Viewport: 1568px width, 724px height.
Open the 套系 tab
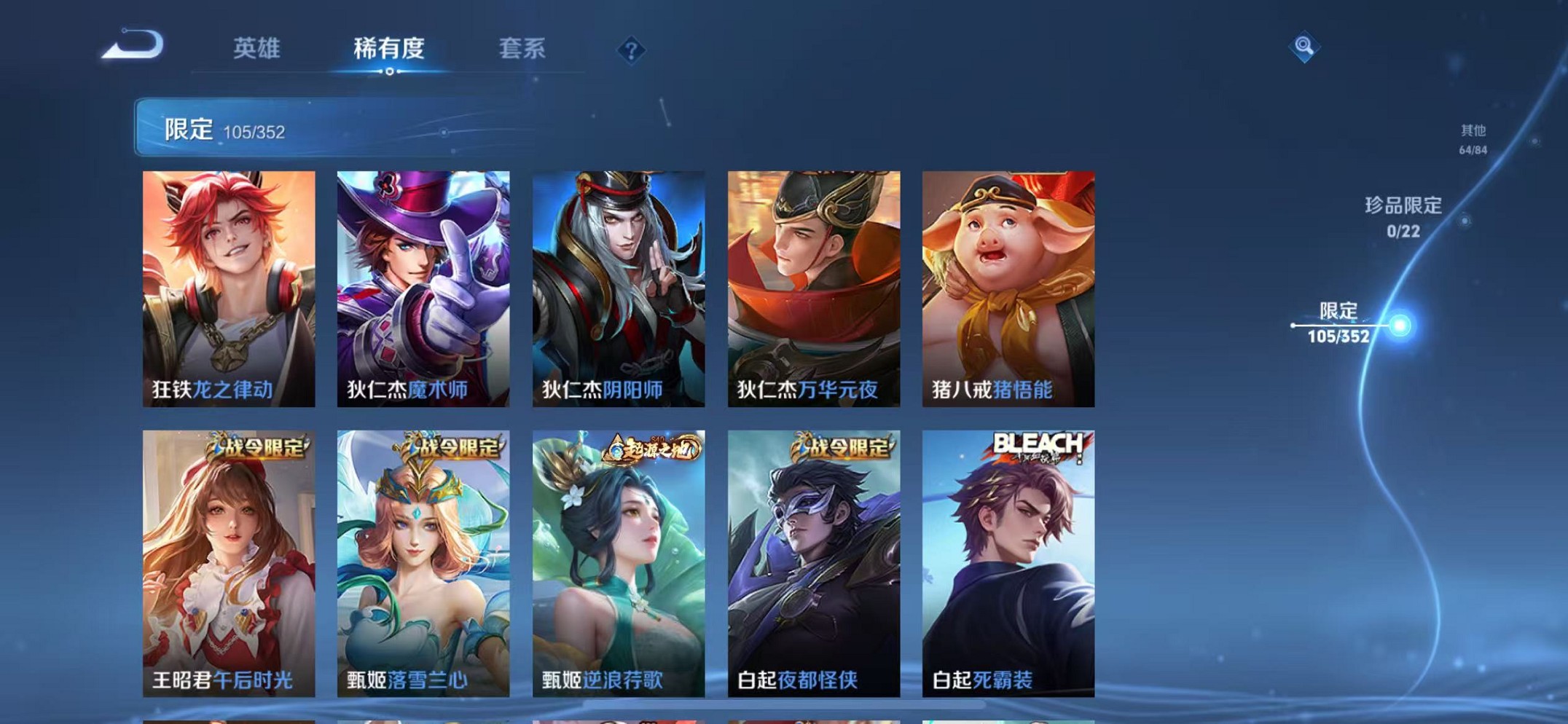[x=522, y=49]
